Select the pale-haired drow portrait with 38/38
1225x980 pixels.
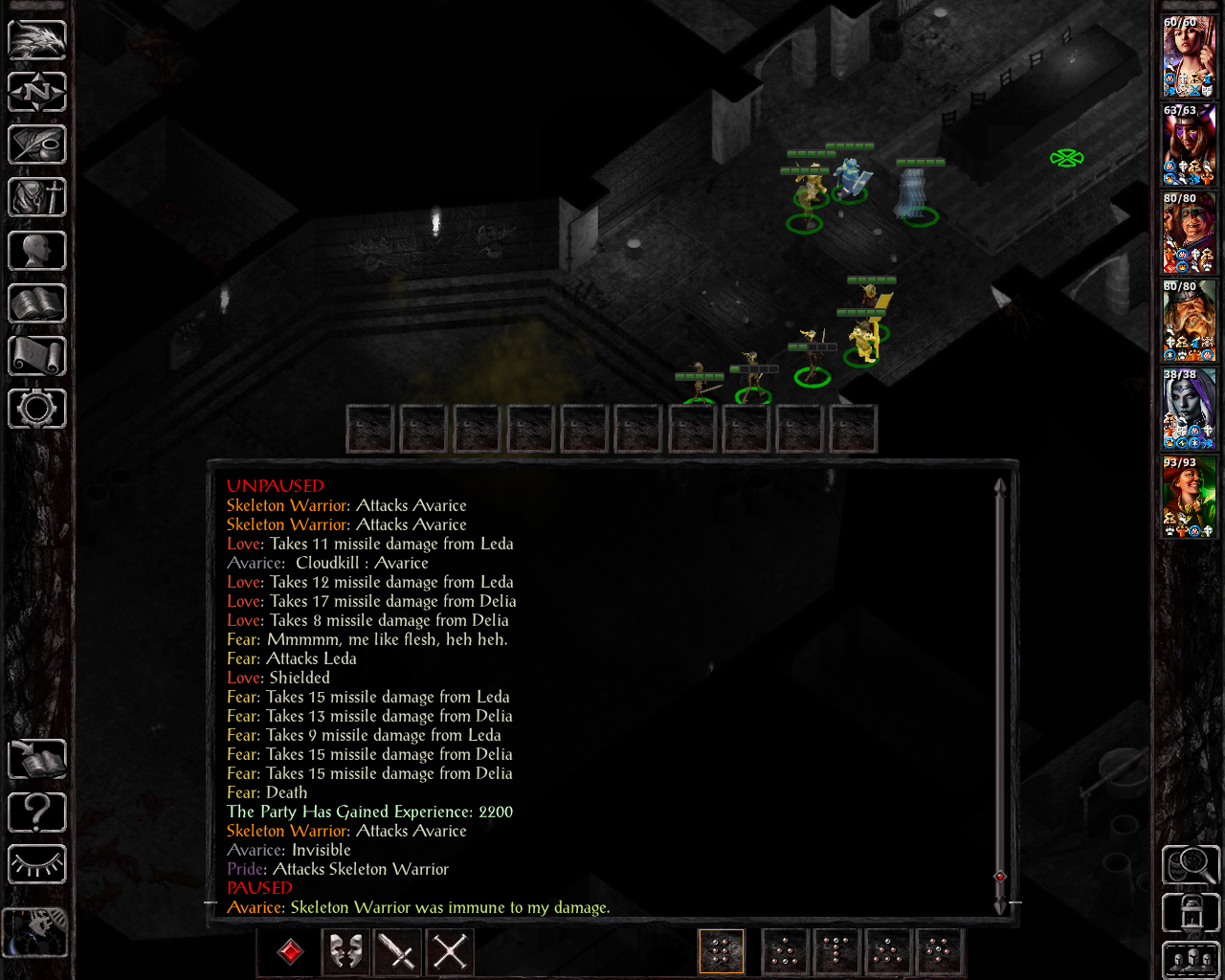pyautogui.click(x=1189, y=409)
